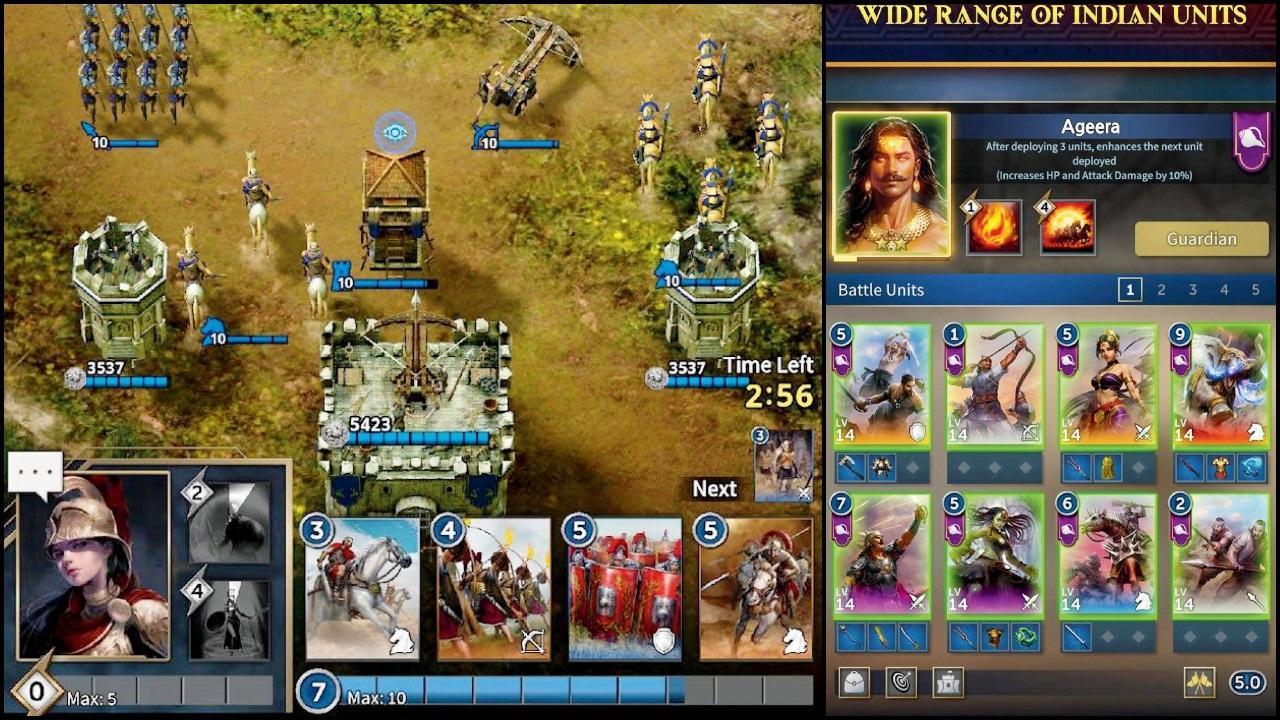Activate the commander skill costing 2
Viewport: 1280px width, 720px height.
coord(229,522)
